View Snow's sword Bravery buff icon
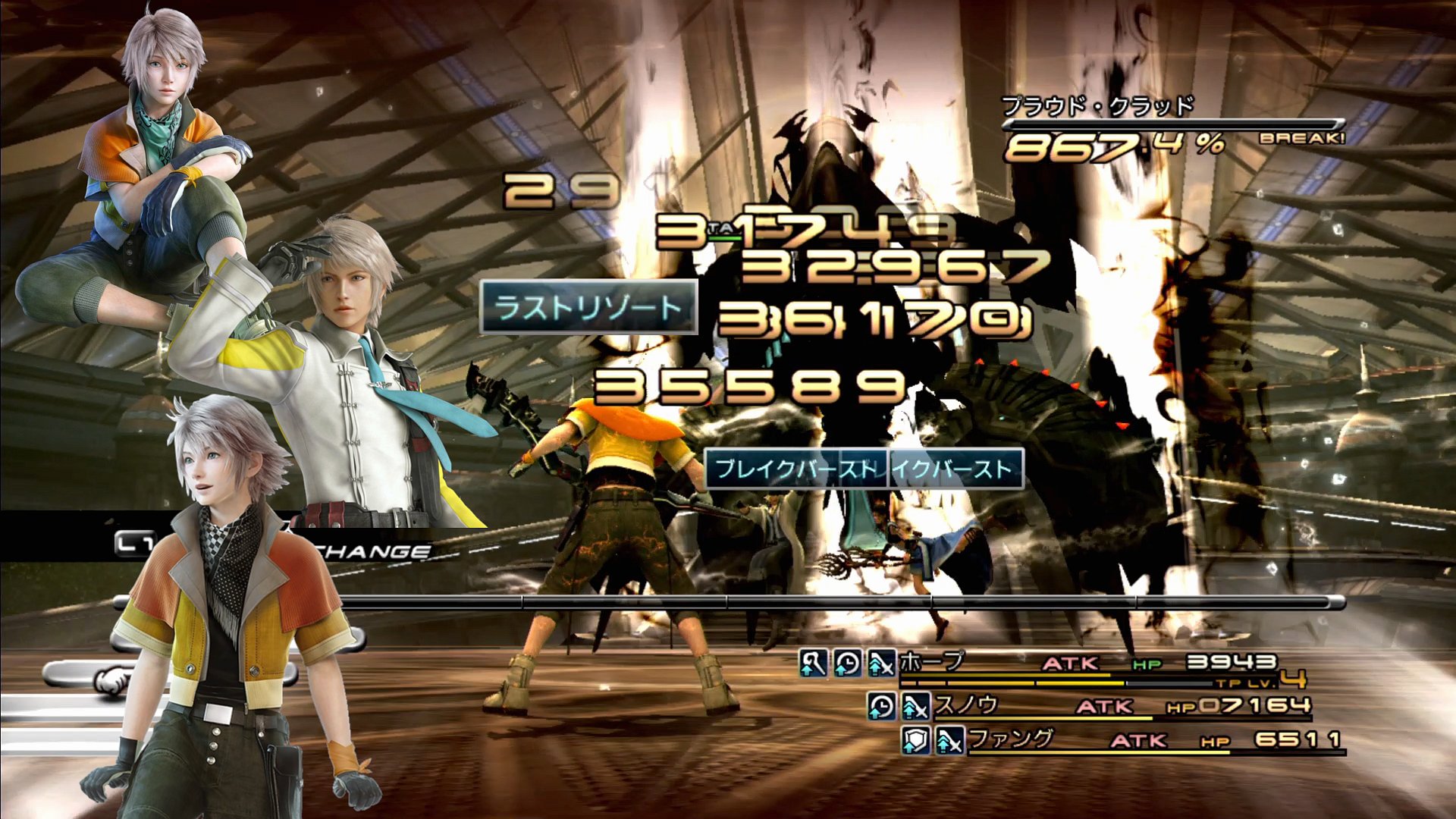Screen dimensions: 1456x819 pos(915,708)
